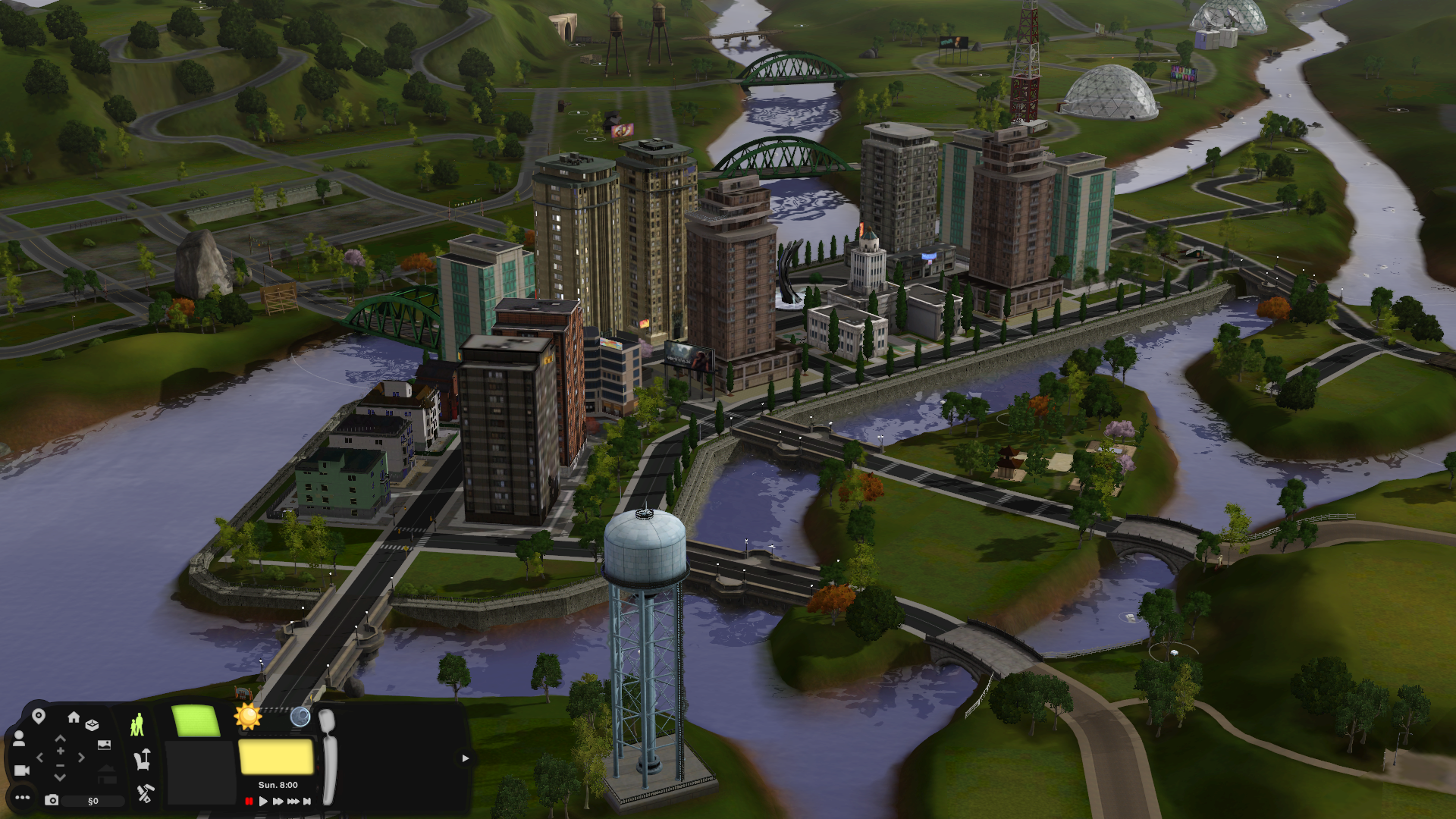Click the yellow household mood meter
The height and width of the screenshot is (819, 1456).
pyautogui.click(x=275, y=758)
